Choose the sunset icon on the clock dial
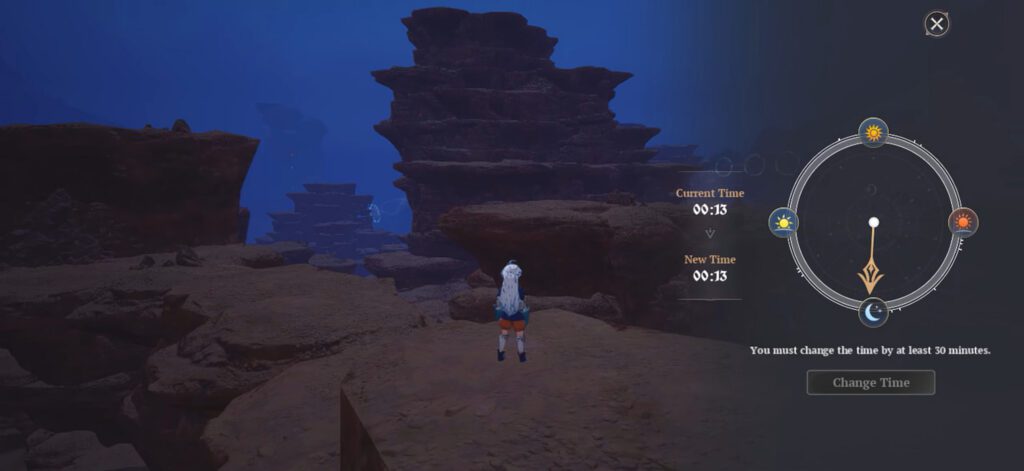 (x=963, y=222)
